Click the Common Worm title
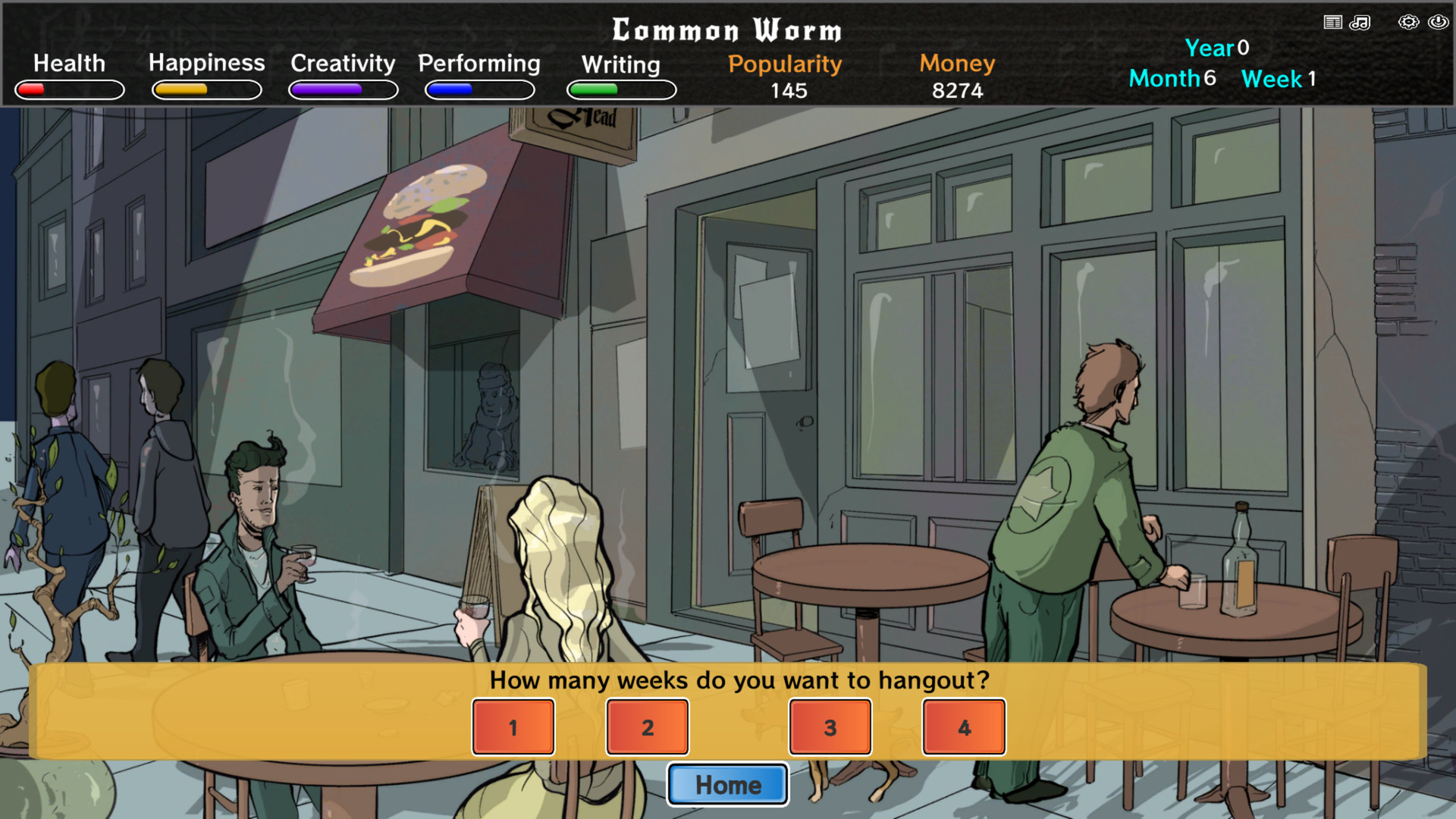 727,30
